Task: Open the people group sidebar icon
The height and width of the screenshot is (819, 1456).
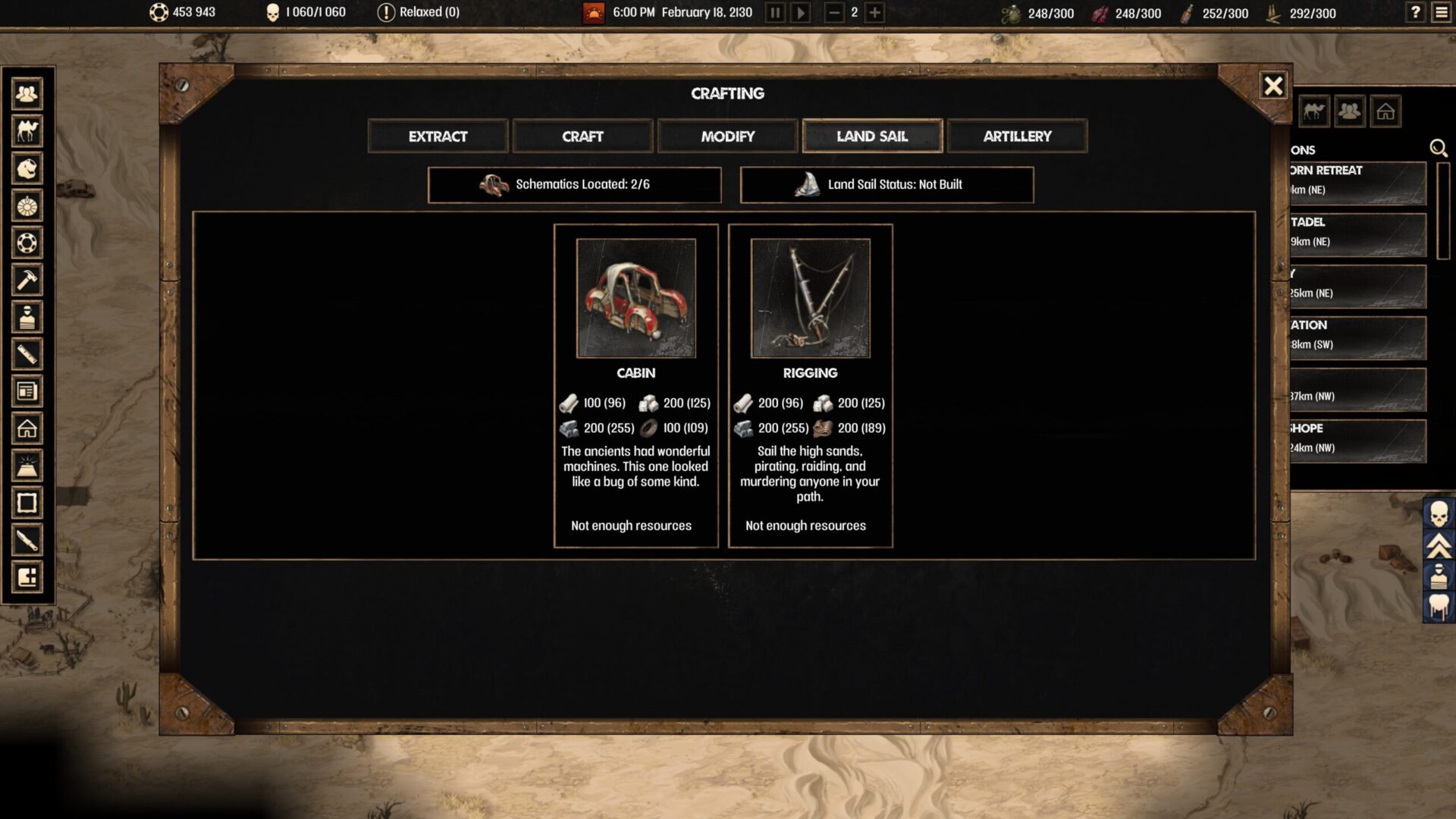Action: pos(27,94)
